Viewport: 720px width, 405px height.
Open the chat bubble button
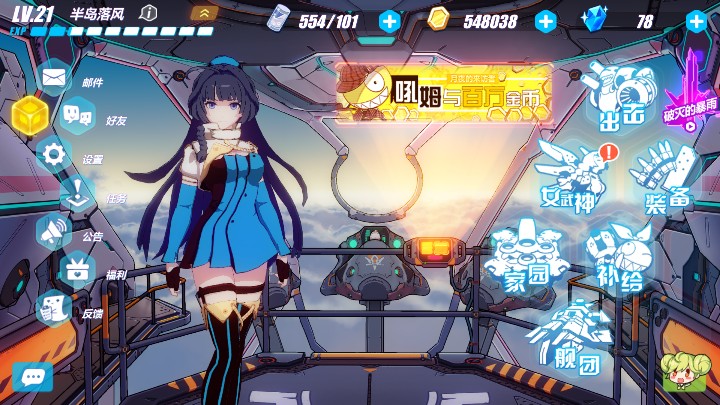32,377
